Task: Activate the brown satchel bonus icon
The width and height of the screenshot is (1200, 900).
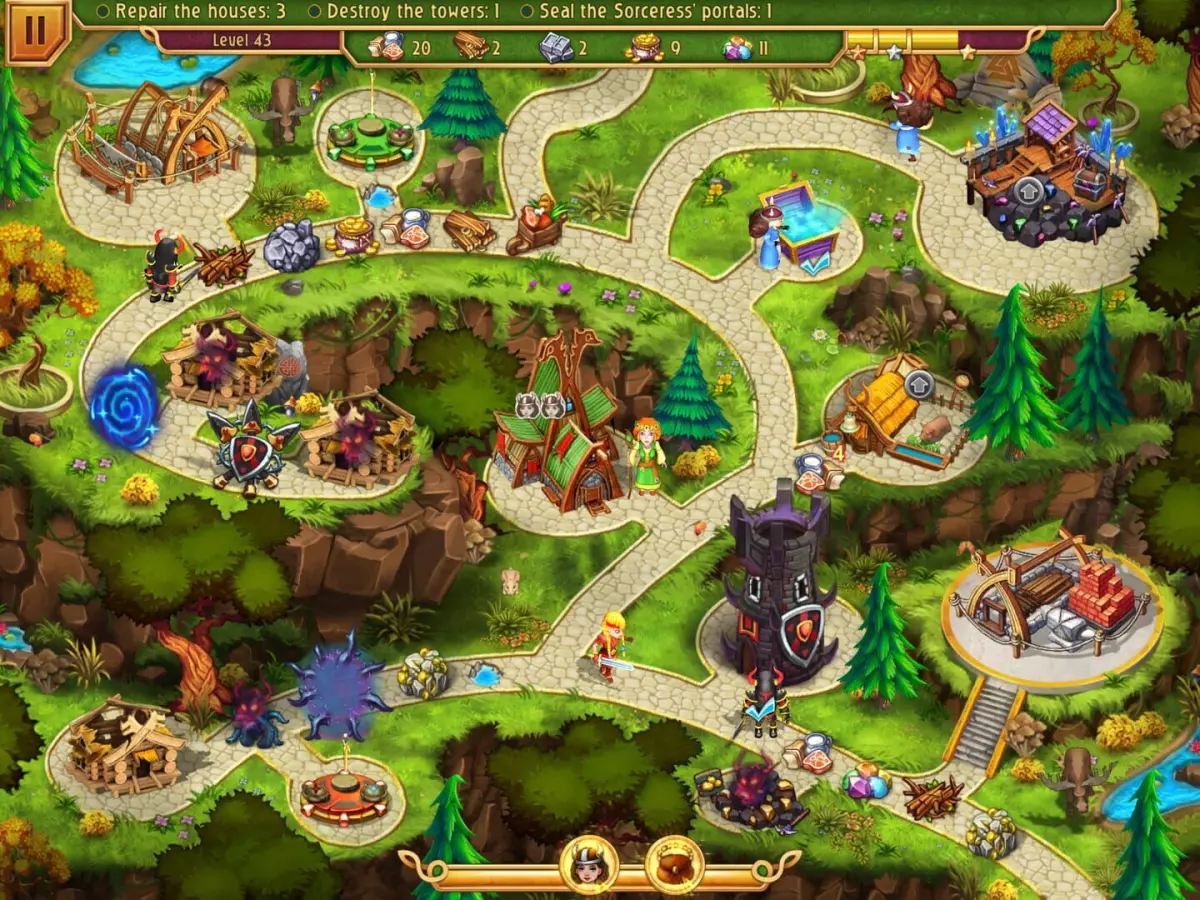Action: tap(674, 864)
